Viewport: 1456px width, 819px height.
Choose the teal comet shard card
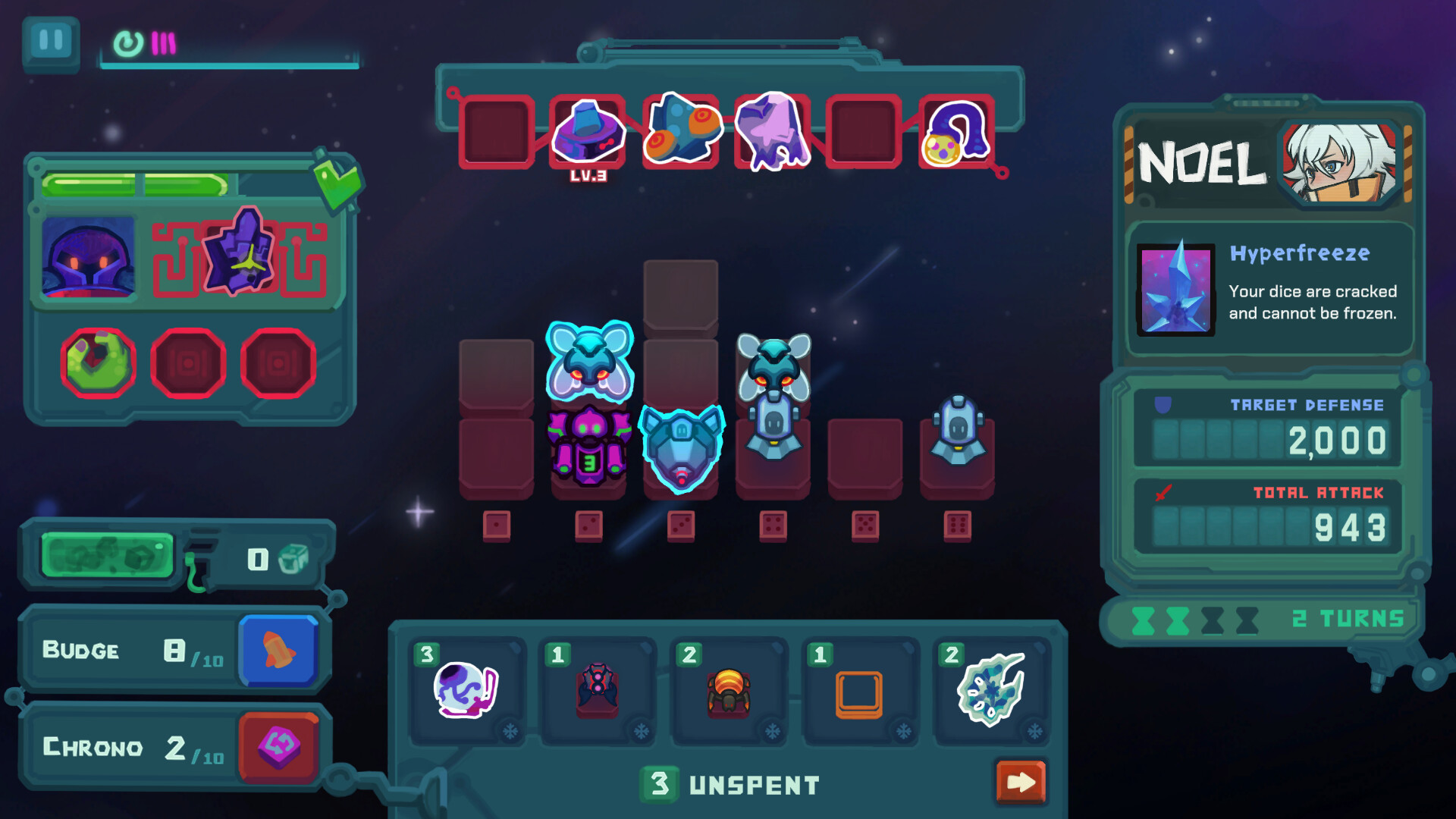click(991, 690)
